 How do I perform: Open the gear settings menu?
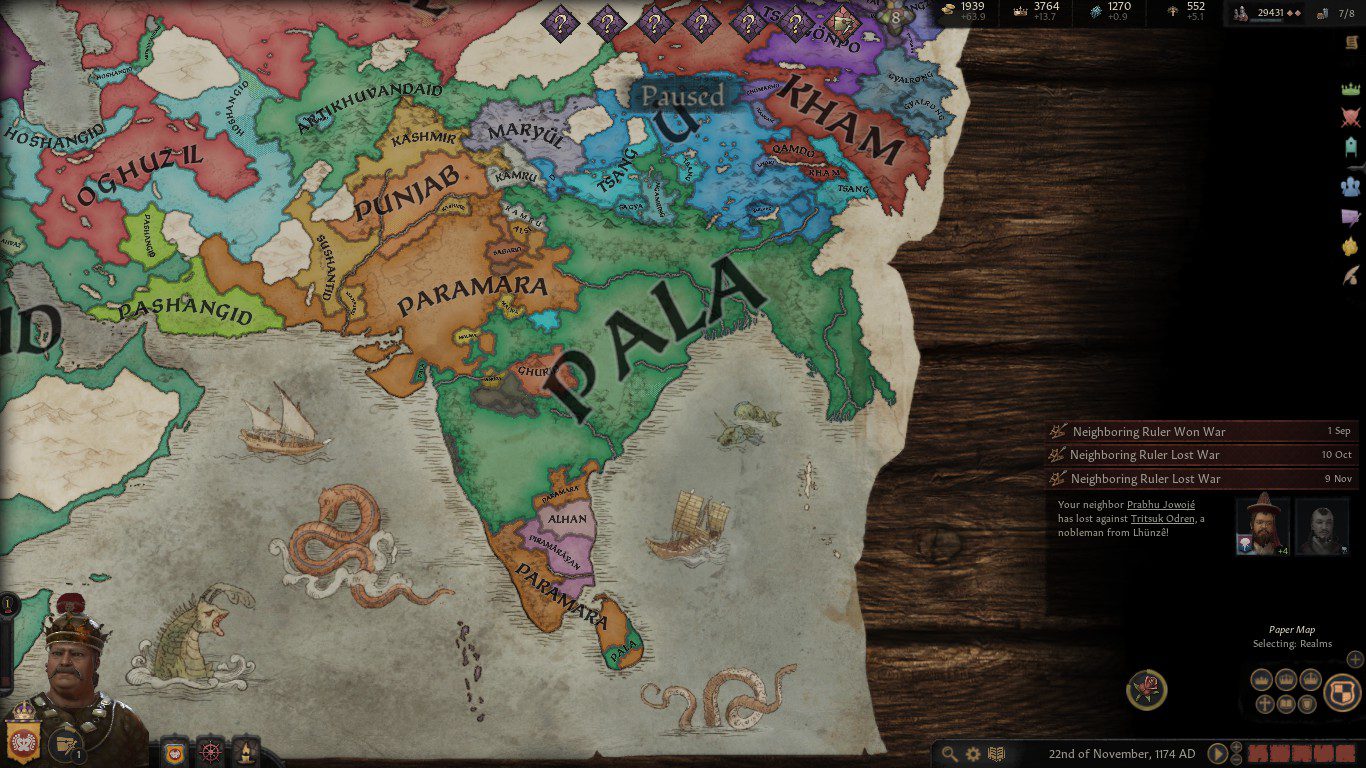click(972, 754)
